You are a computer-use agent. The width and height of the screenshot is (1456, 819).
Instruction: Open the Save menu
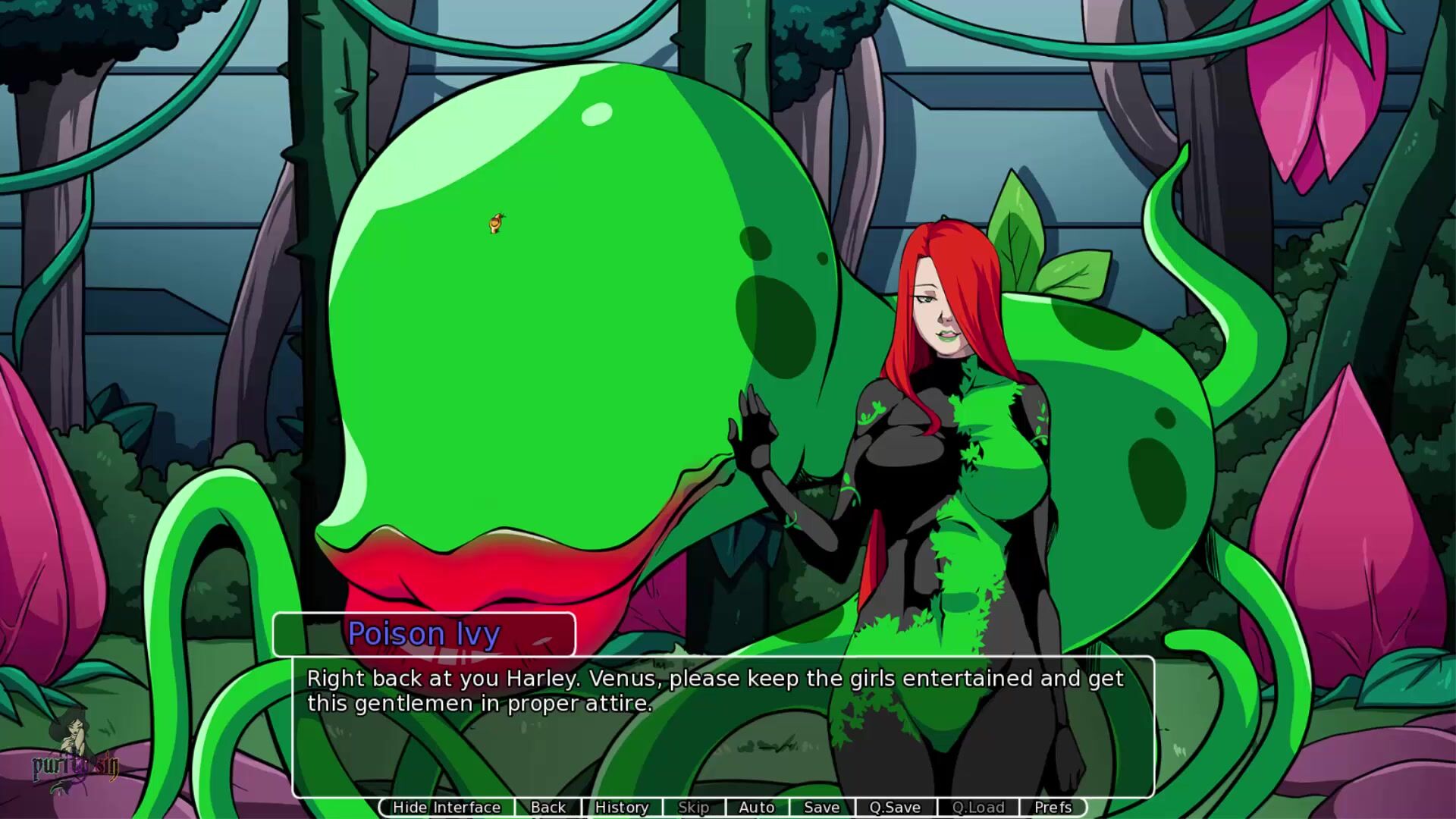point(821,808)
